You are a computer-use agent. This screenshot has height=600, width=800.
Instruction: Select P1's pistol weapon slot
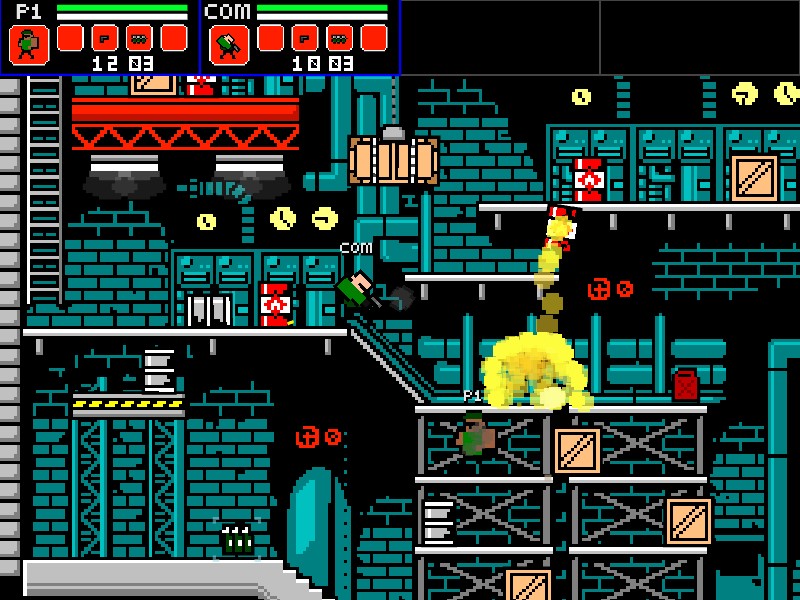coord(104,38)
